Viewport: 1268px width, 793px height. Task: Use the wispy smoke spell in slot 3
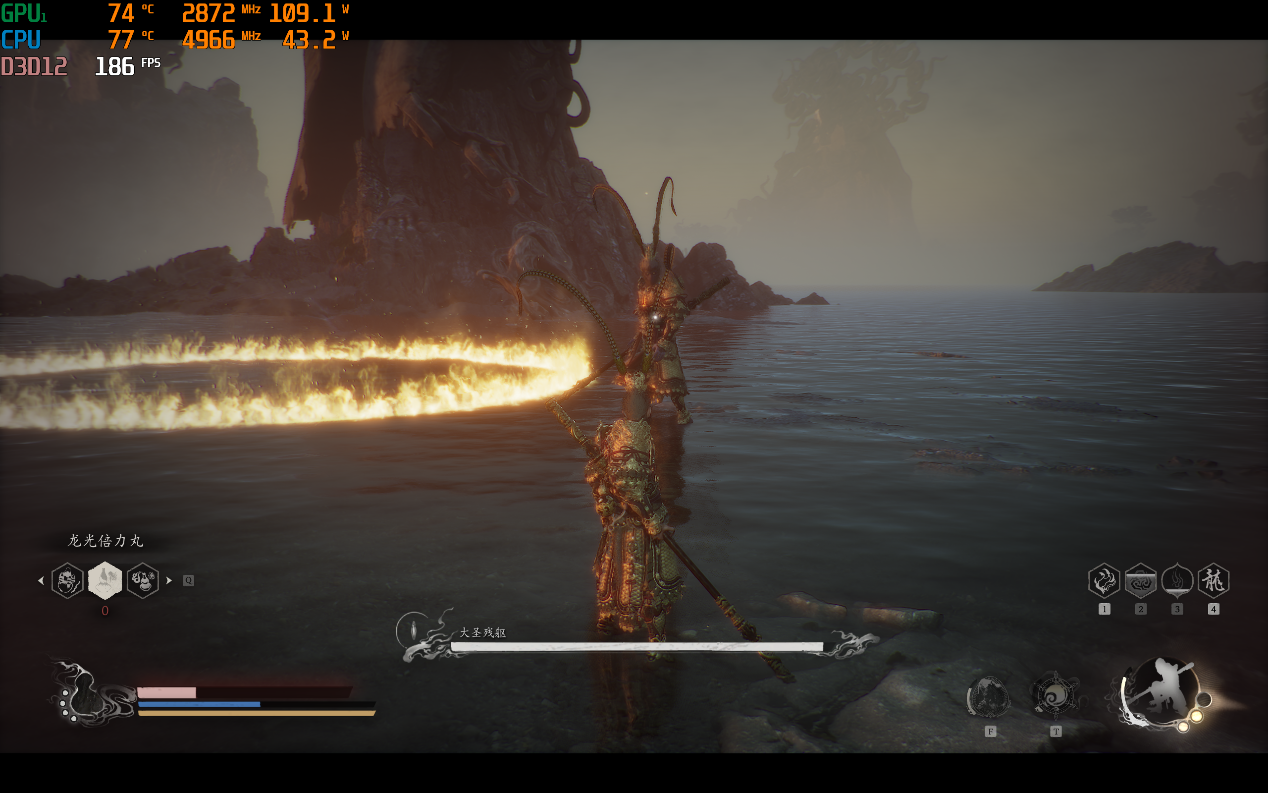click(x=1177, y=581)
